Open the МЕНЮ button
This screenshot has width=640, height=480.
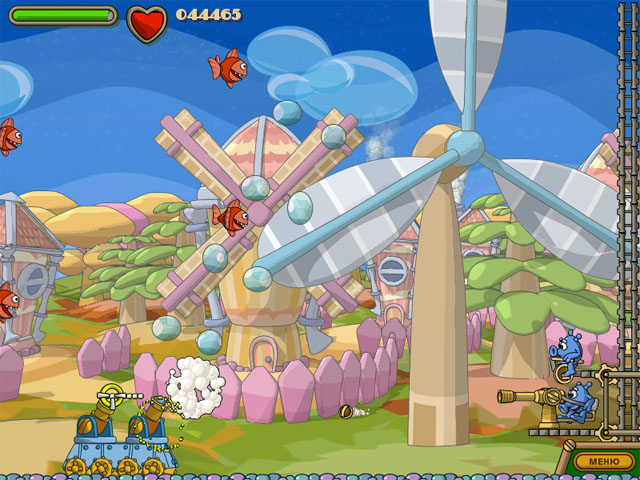click(x=603, y=461)
